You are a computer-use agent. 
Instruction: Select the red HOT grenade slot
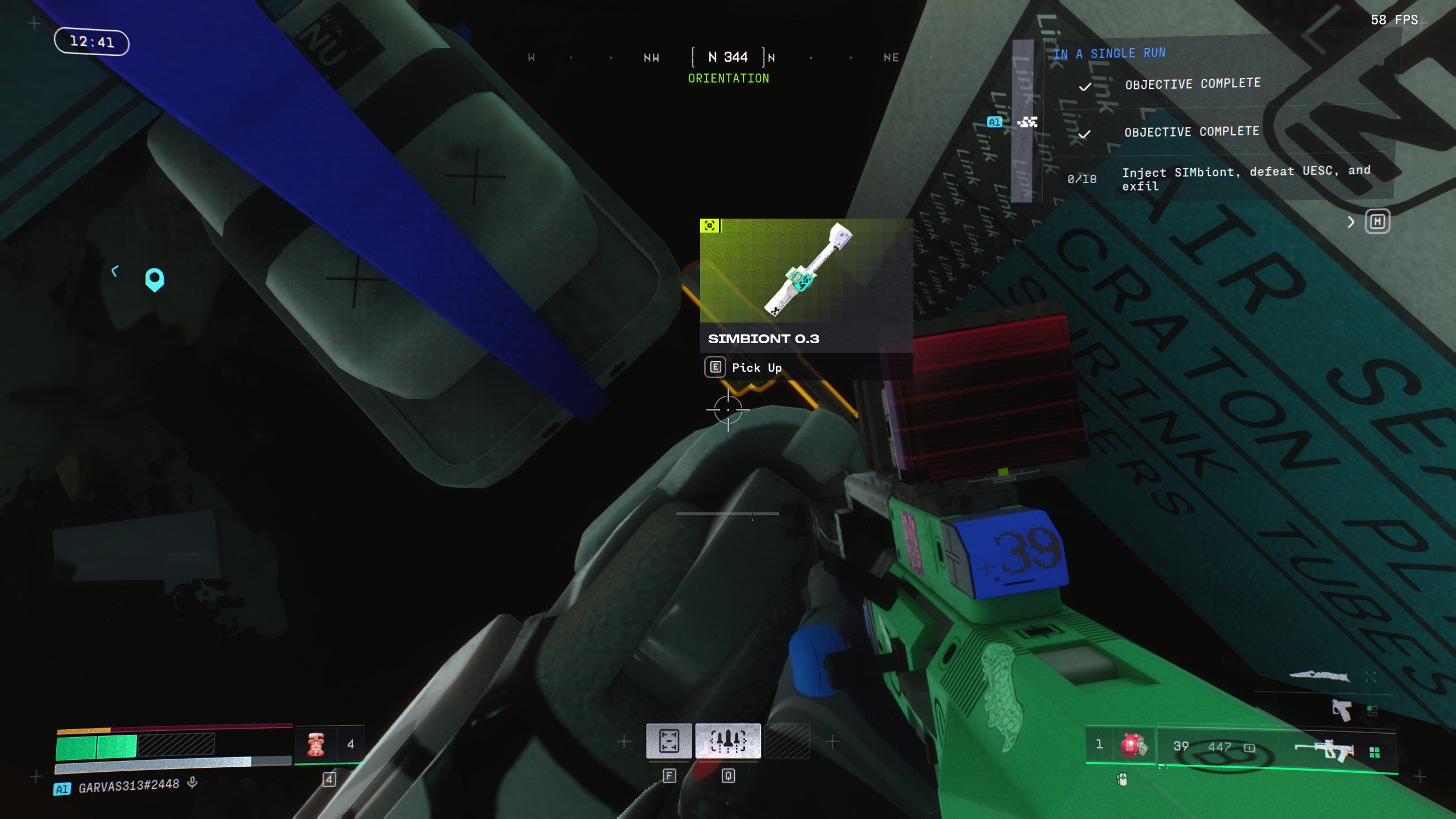[x=1132, y=745]
